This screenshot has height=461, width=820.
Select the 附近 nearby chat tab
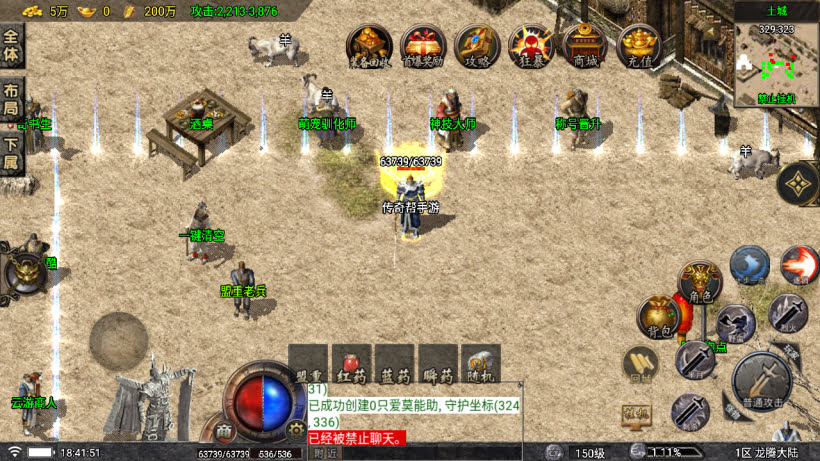pos(326,453)
